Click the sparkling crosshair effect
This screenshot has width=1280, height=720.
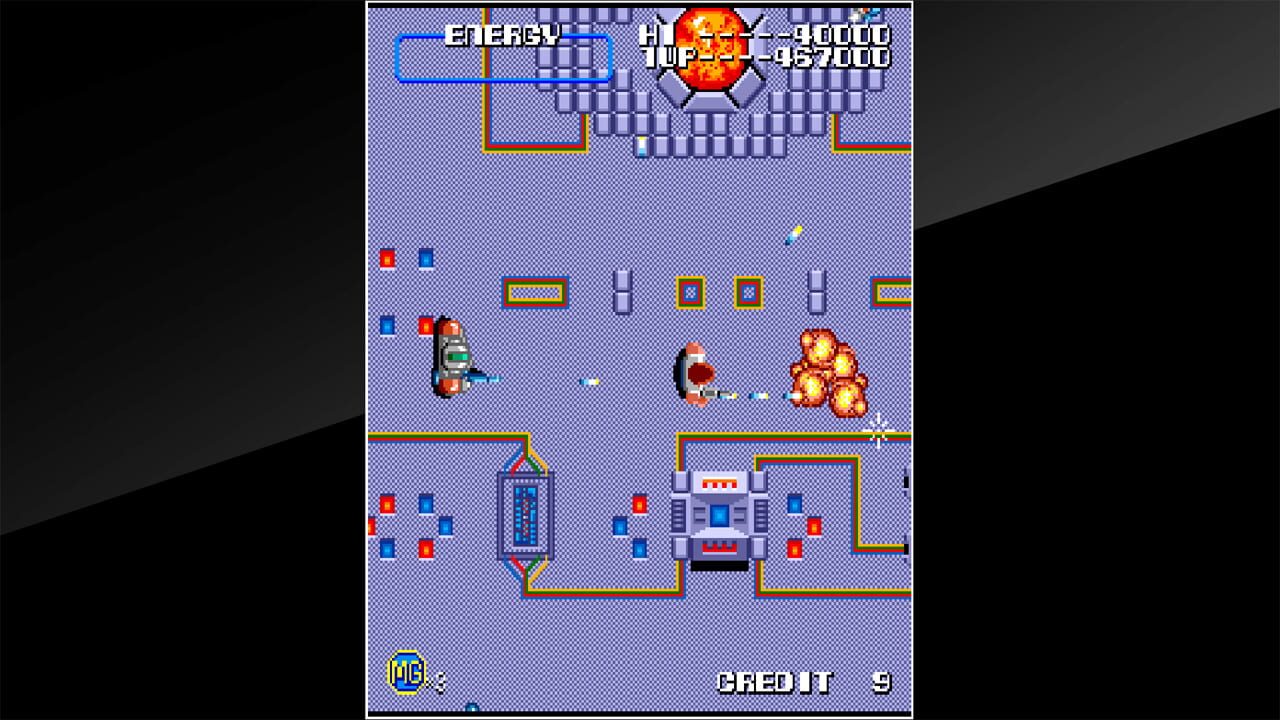[x=880, y=432]
